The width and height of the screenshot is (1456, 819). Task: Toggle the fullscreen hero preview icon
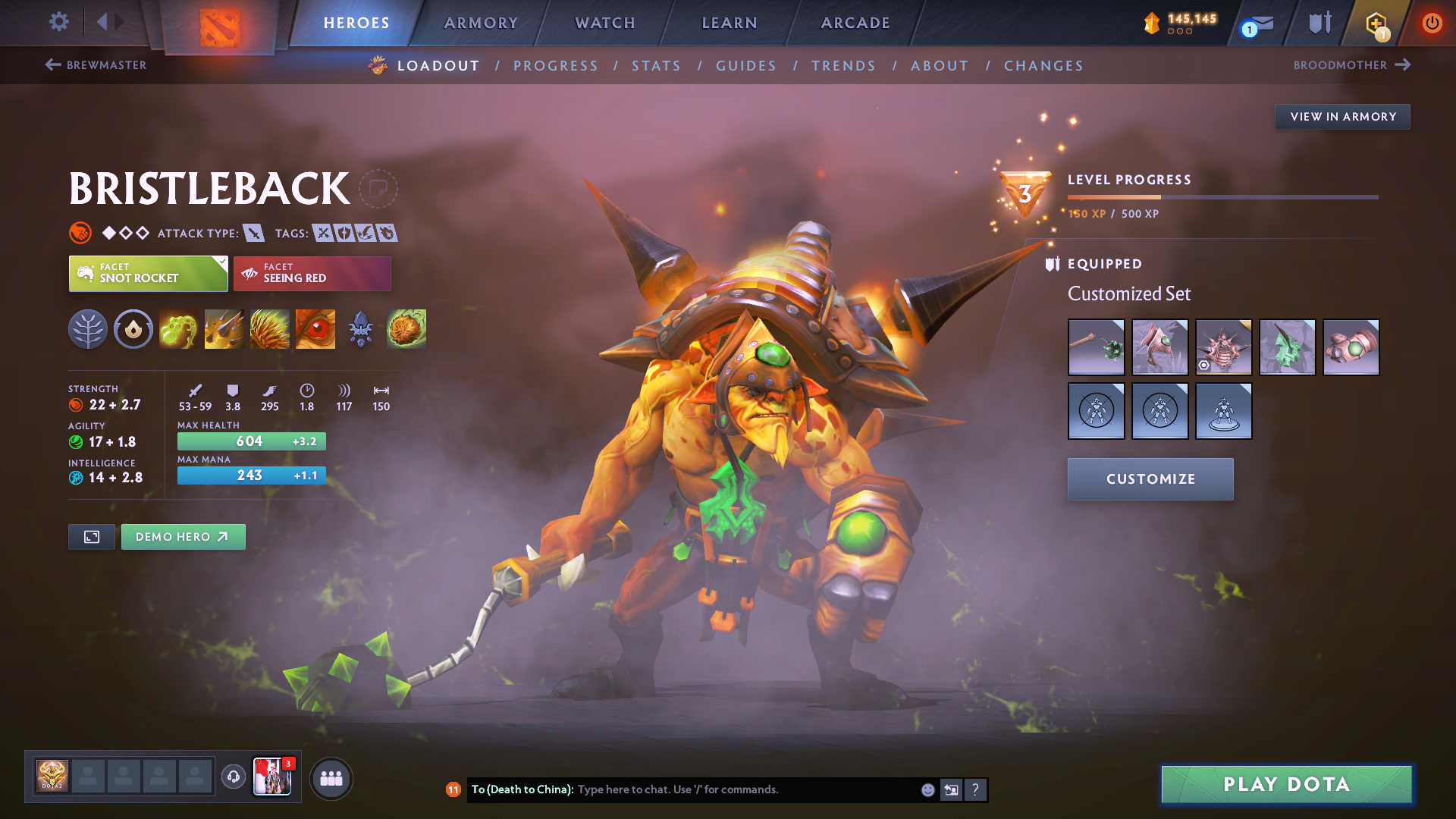pos(91,536)
